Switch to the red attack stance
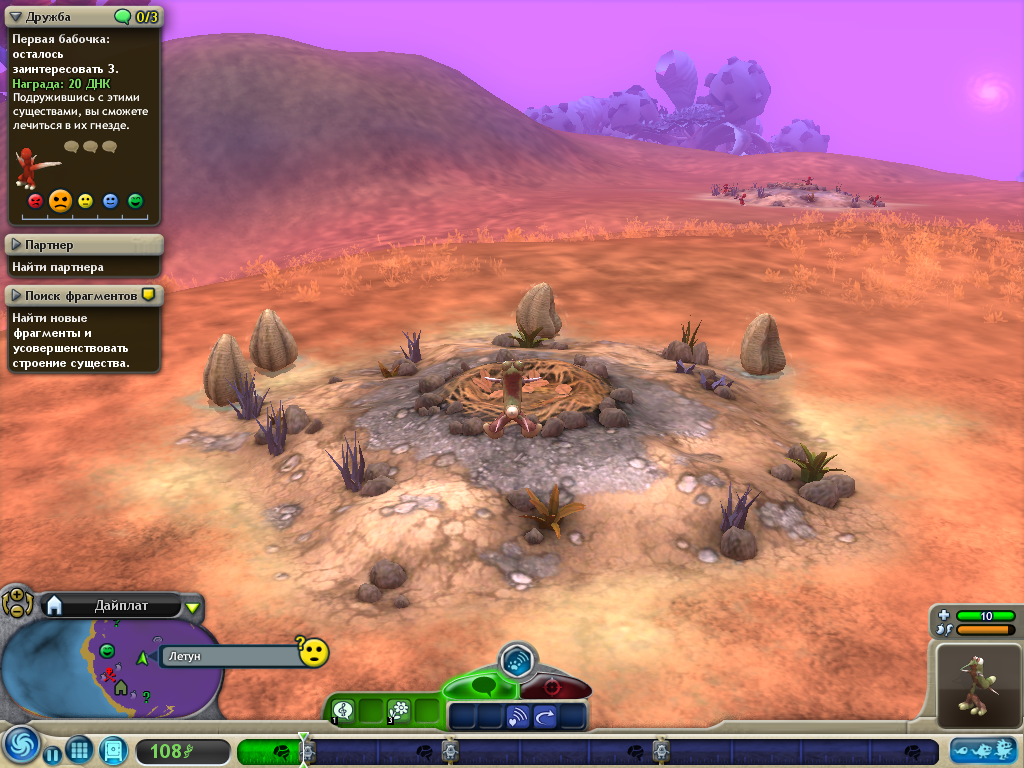The height and width of the screenshot is (768, 1024). (x=553, y=689)
